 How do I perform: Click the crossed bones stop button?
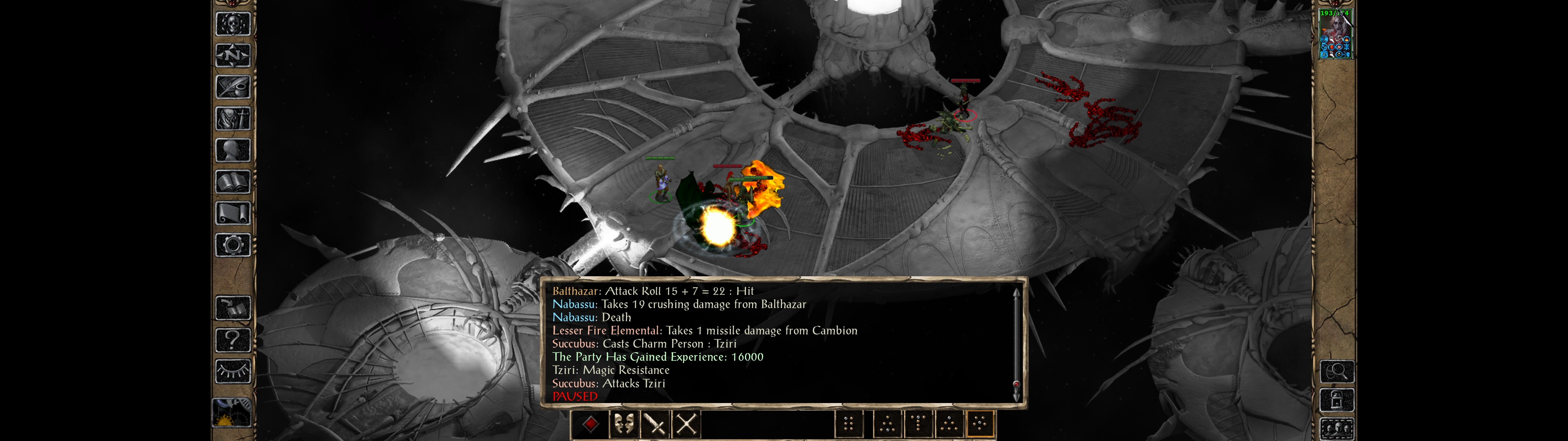tap(686, 424)
